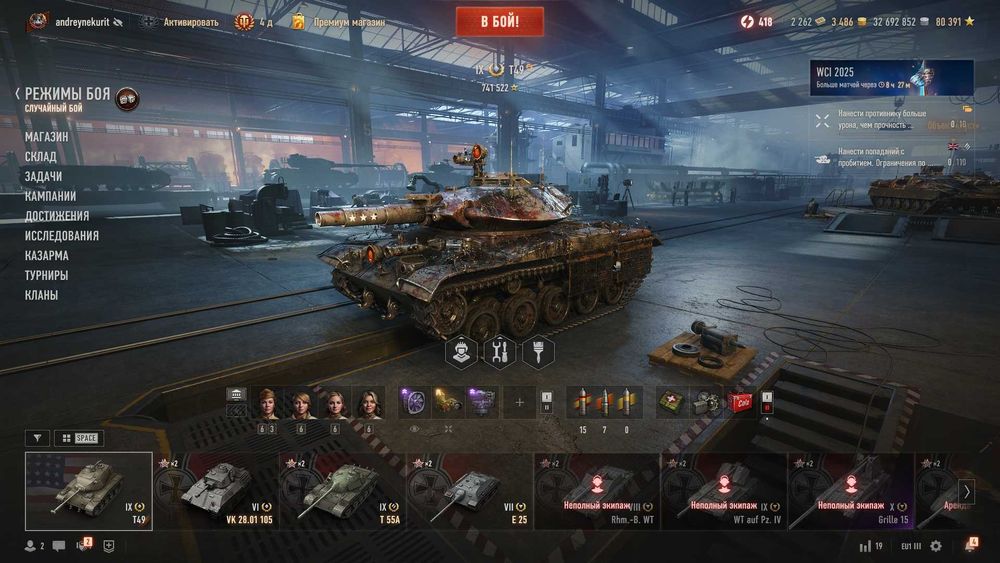Select the E 25 tank card
This screenshot has width=1000, height=563.
point(470,491)
